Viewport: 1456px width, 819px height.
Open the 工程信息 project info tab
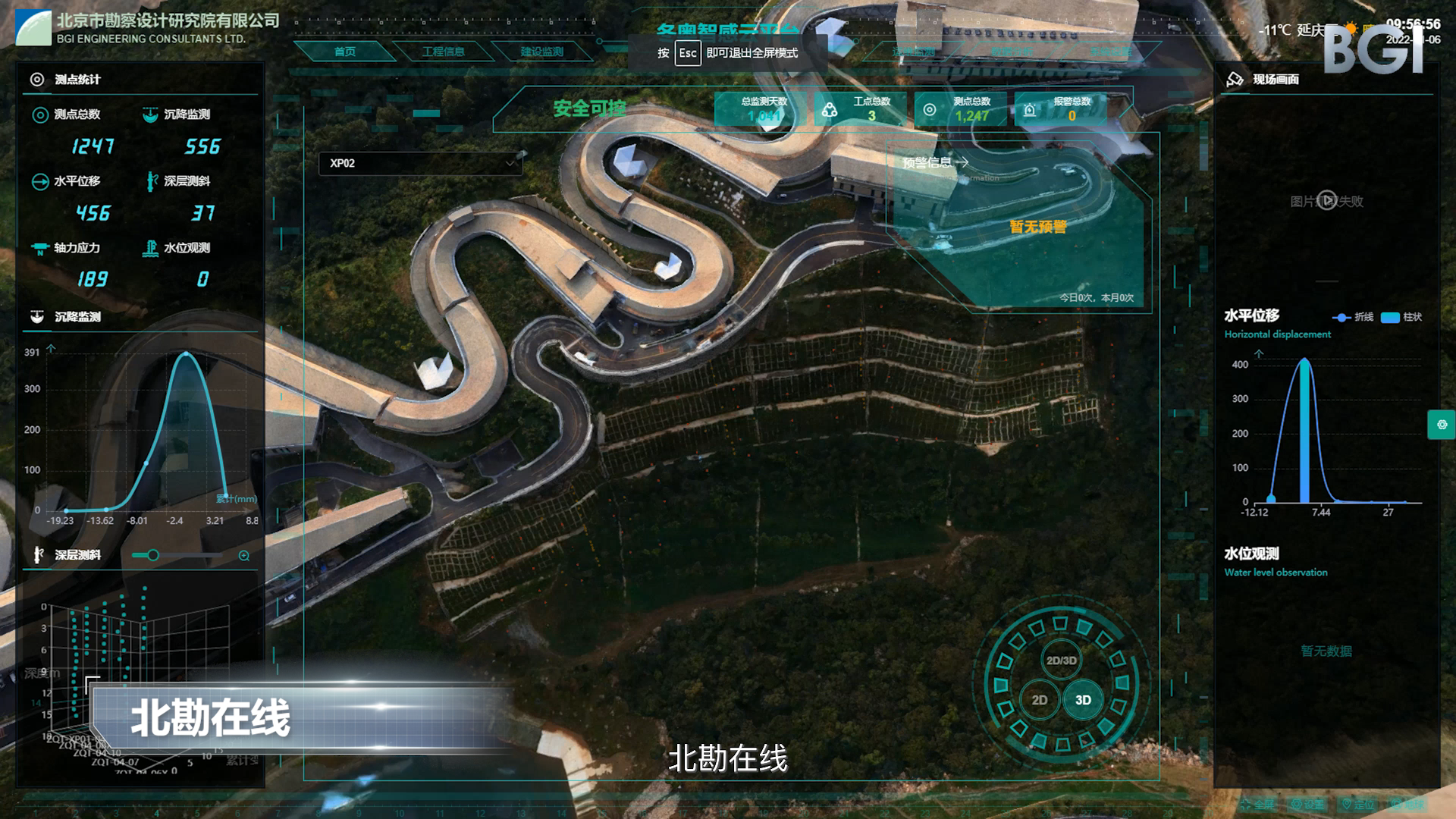[443, 52]
